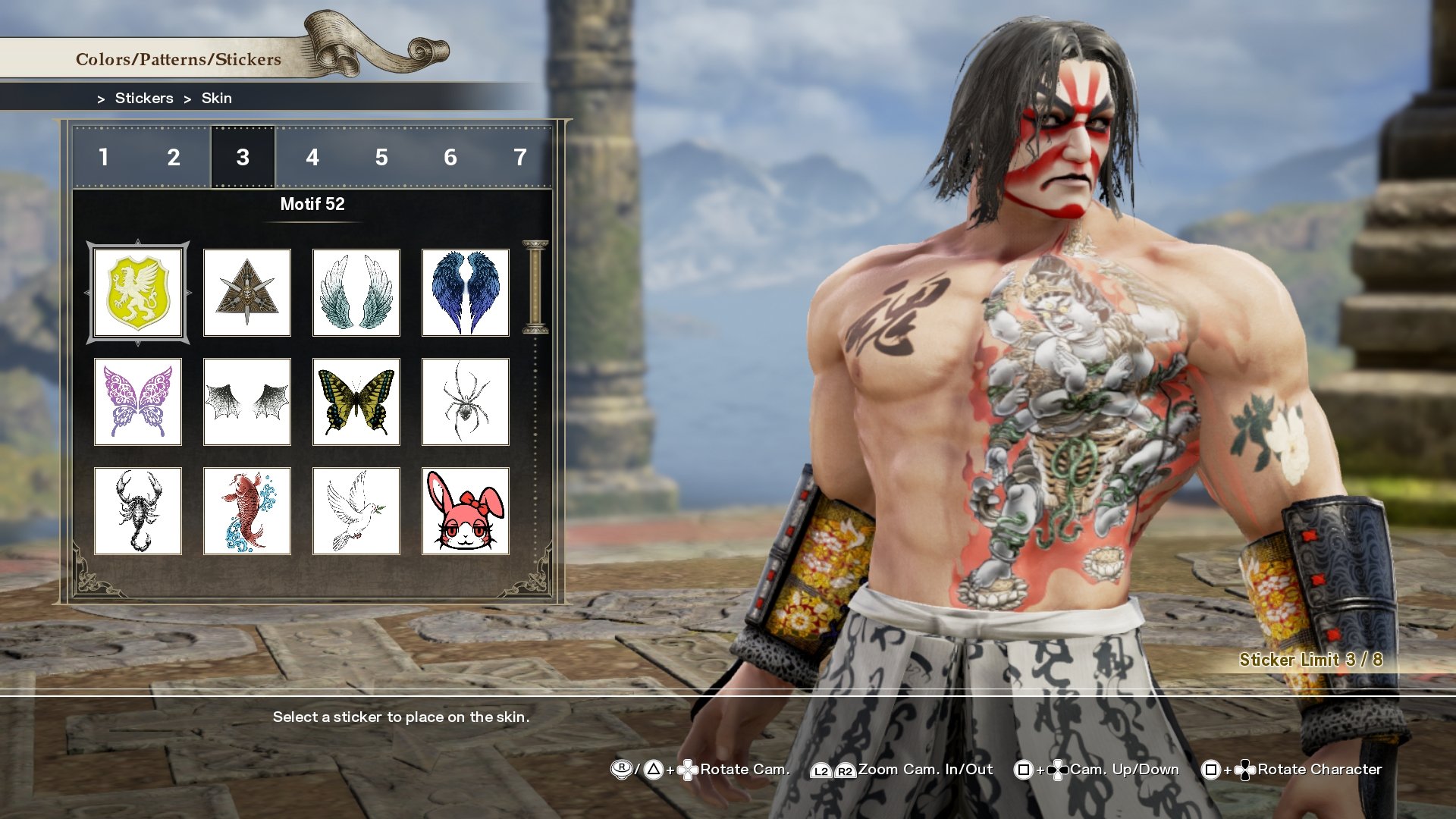Select the yellow griffin shield sticker

coord(138,292)
